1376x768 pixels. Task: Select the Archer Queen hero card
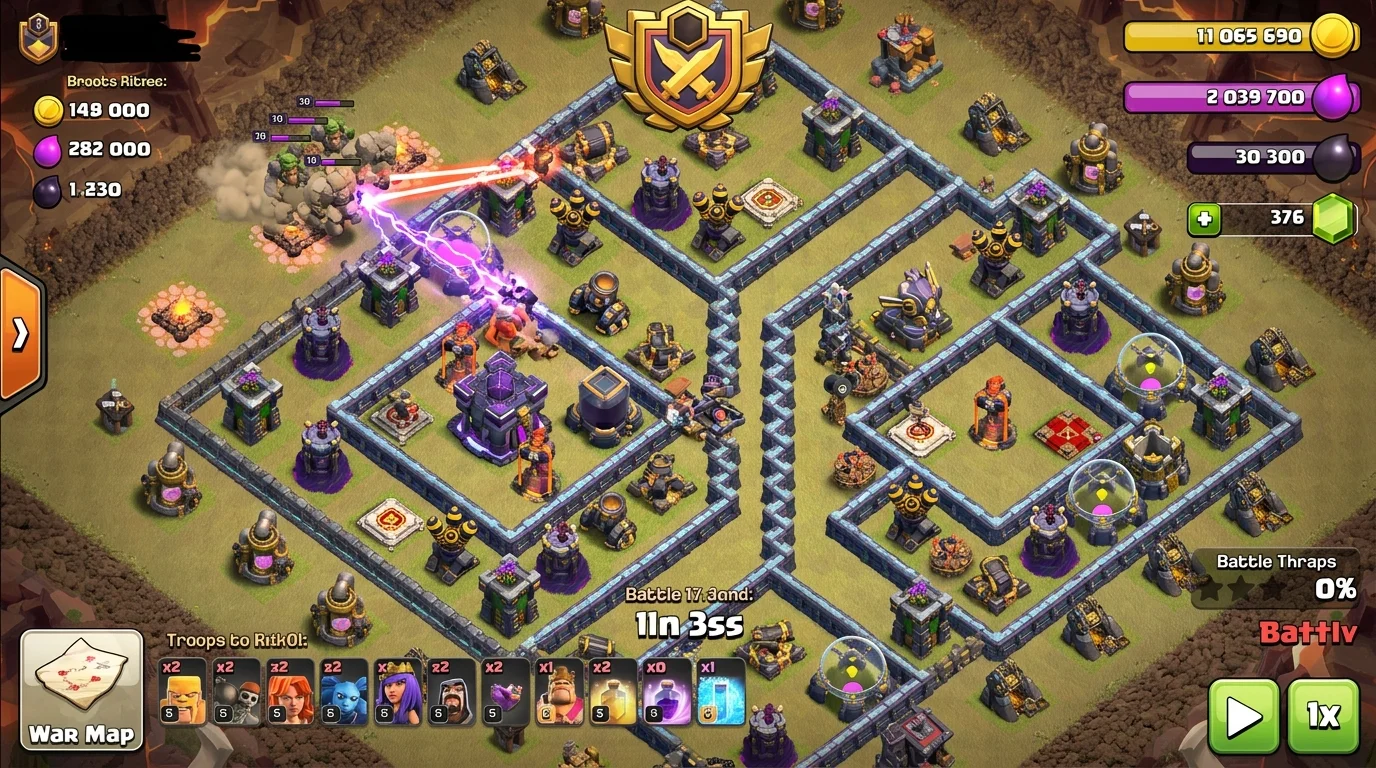pos(399,691)
